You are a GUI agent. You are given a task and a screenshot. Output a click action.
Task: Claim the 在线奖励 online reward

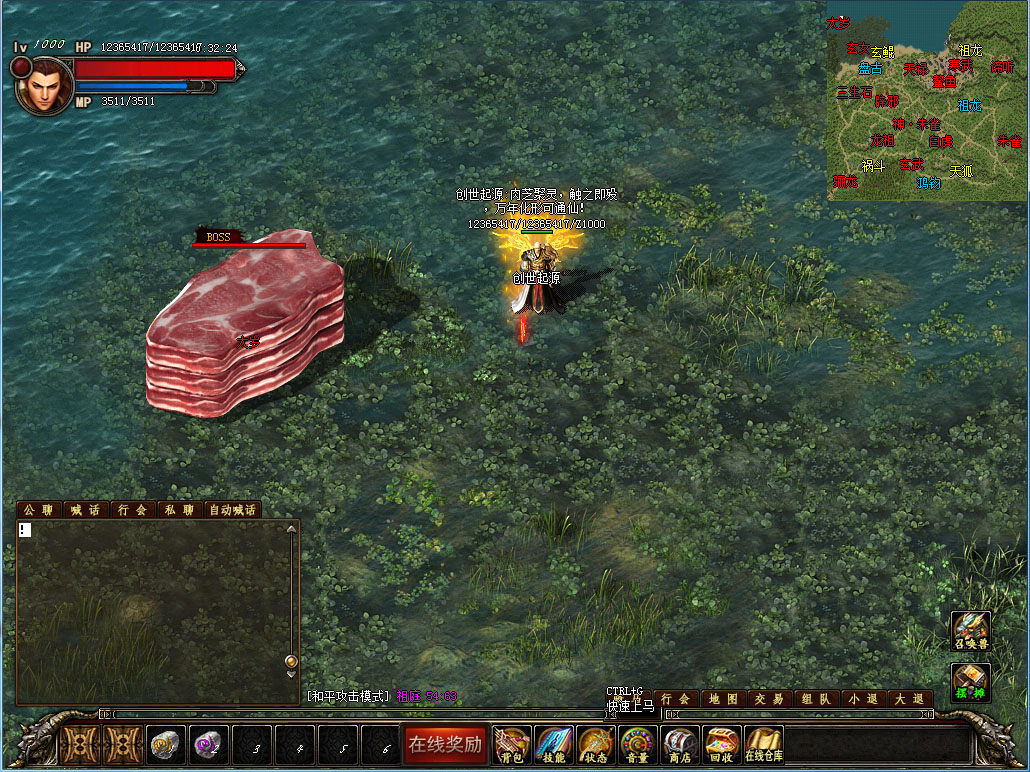pyautogui.click(x=445, y=744)
